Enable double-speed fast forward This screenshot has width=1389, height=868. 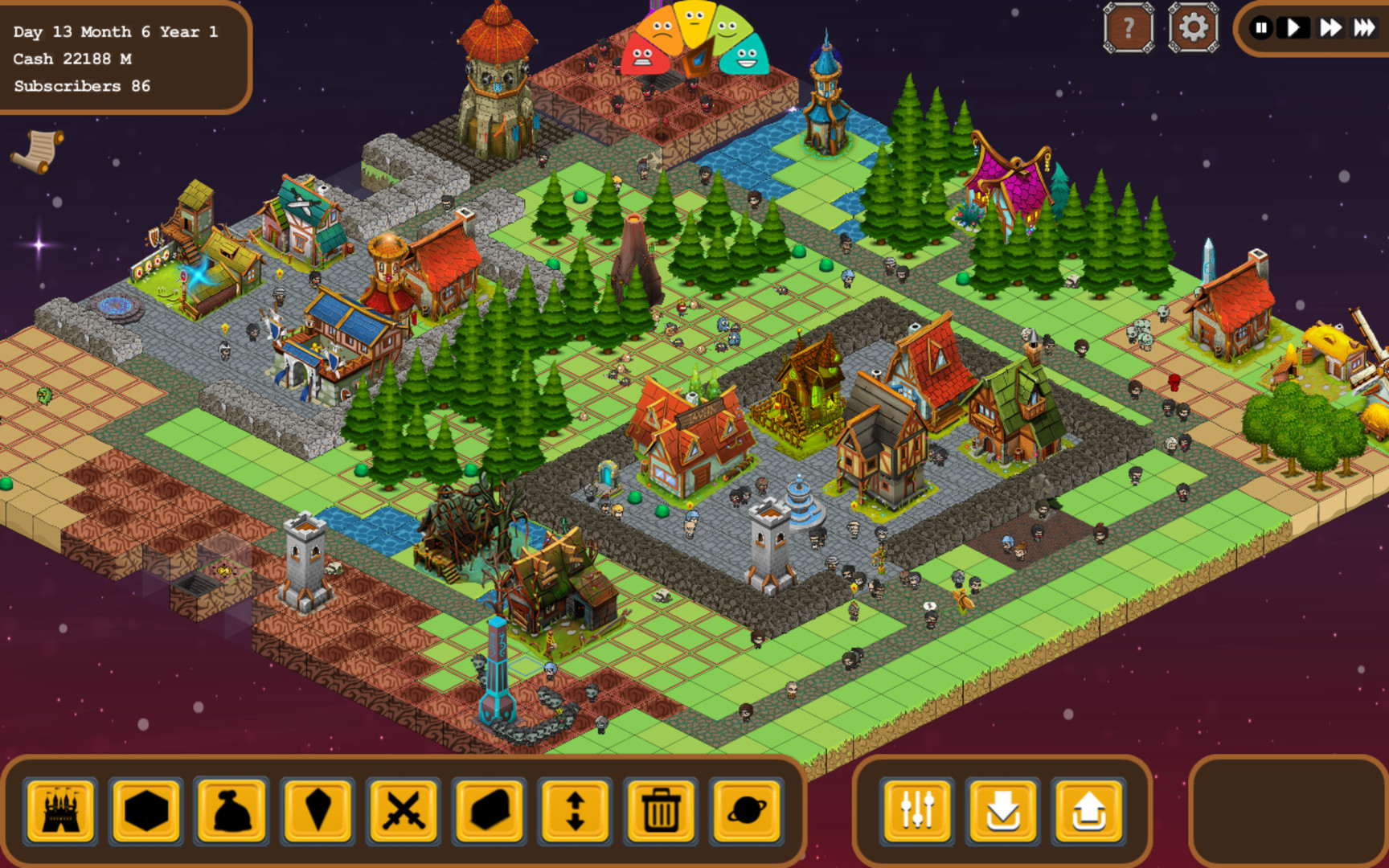(x=1329, y=27)
